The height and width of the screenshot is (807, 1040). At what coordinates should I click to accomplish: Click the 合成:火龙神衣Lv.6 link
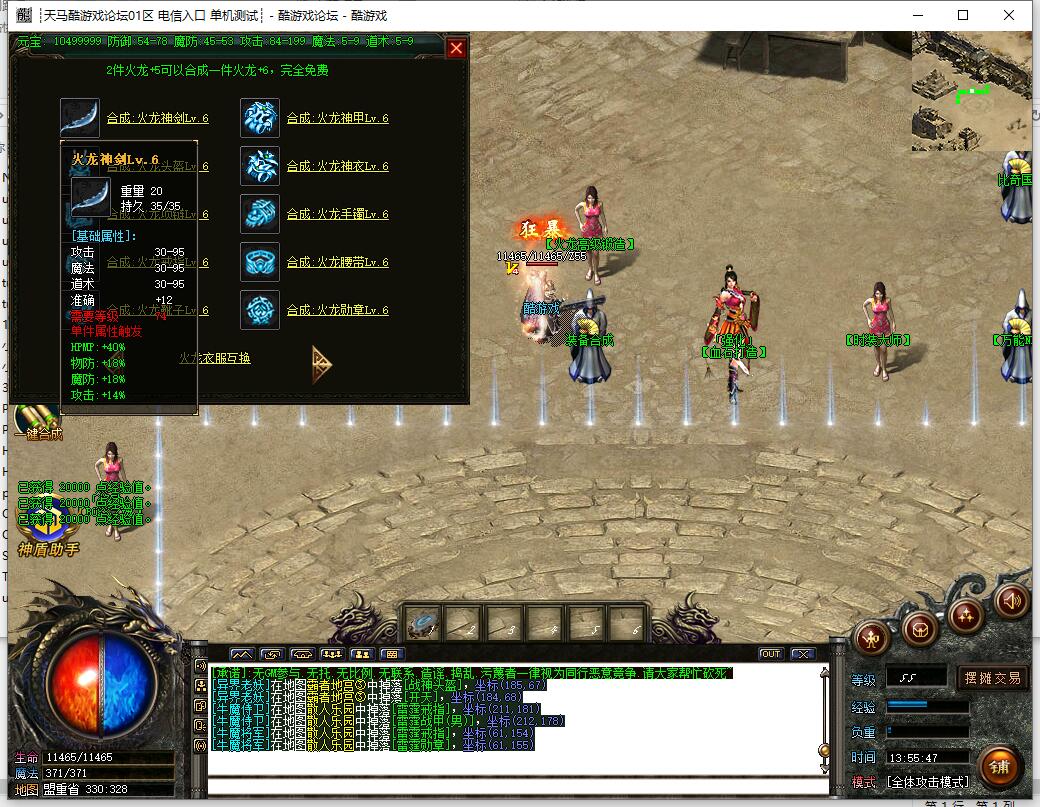pos(337,166)
